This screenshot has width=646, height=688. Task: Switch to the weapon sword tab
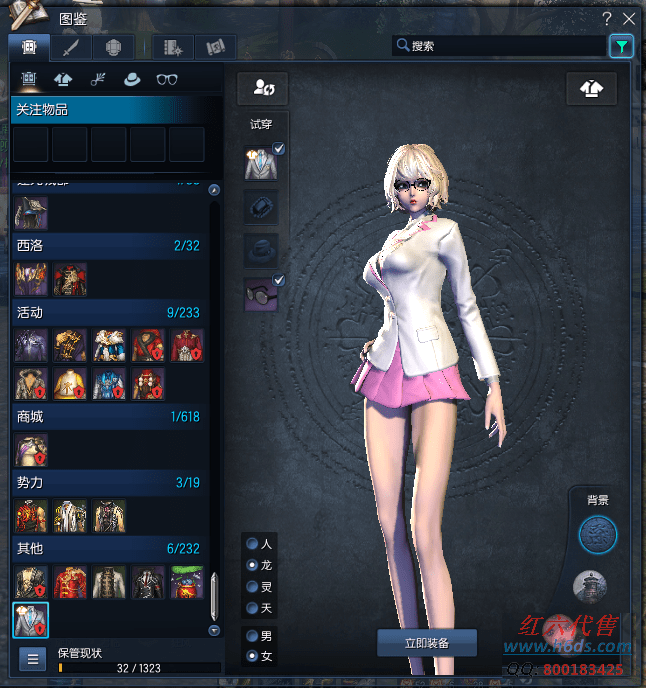tap(70, 47)
